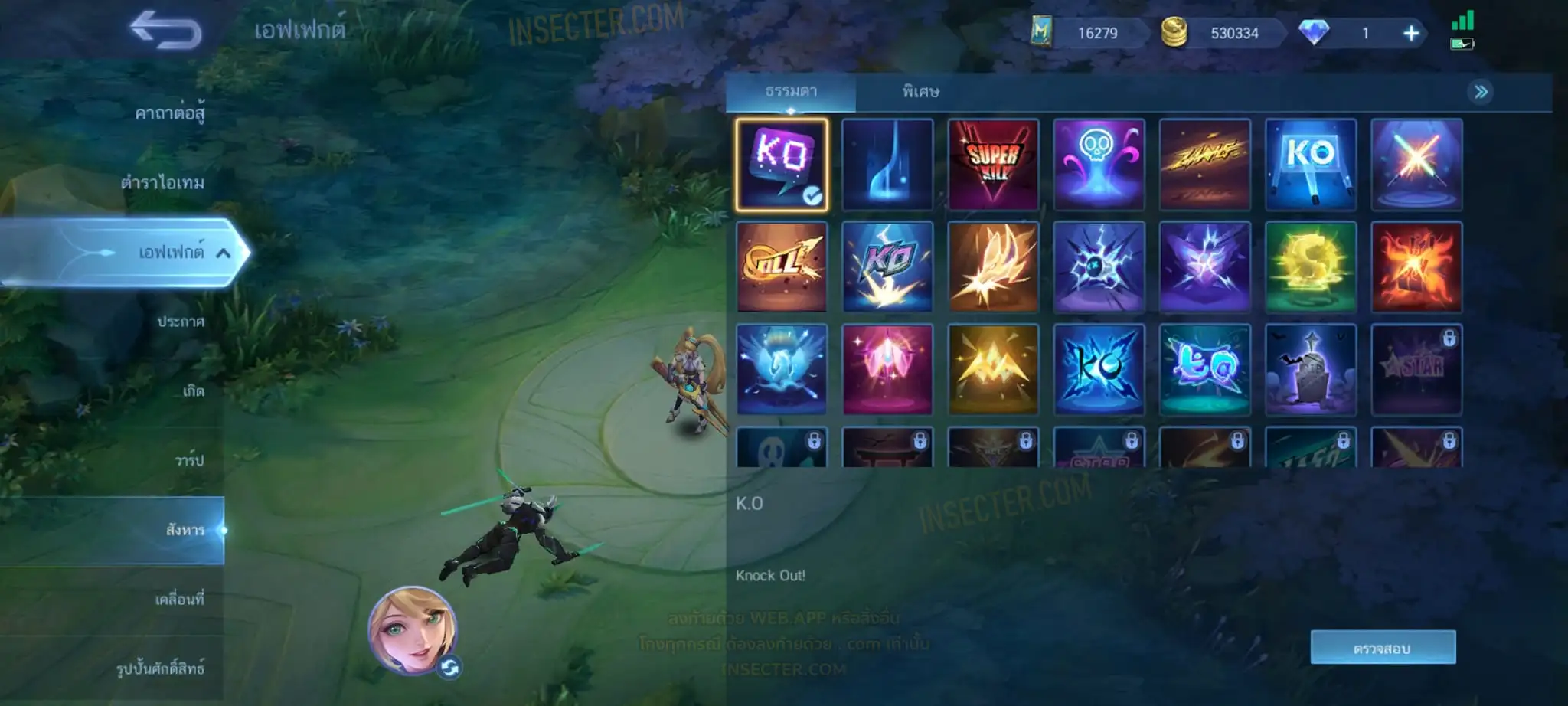Select the เคลื่อนที่ effect category
This screenshot has height=706, width=1568.
point(179,600)
